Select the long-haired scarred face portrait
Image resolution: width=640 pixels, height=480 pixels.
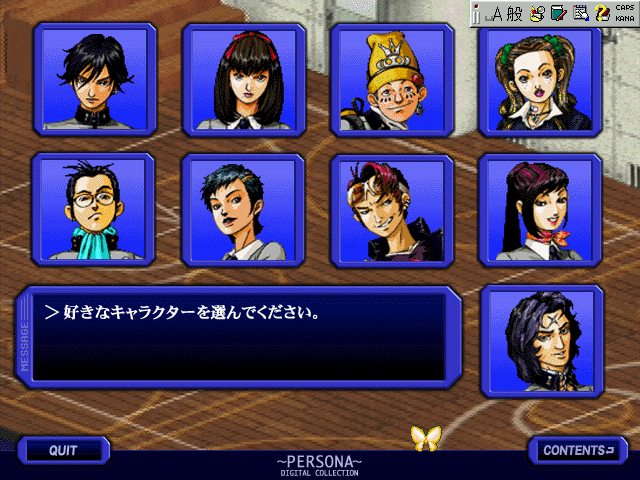541,340
